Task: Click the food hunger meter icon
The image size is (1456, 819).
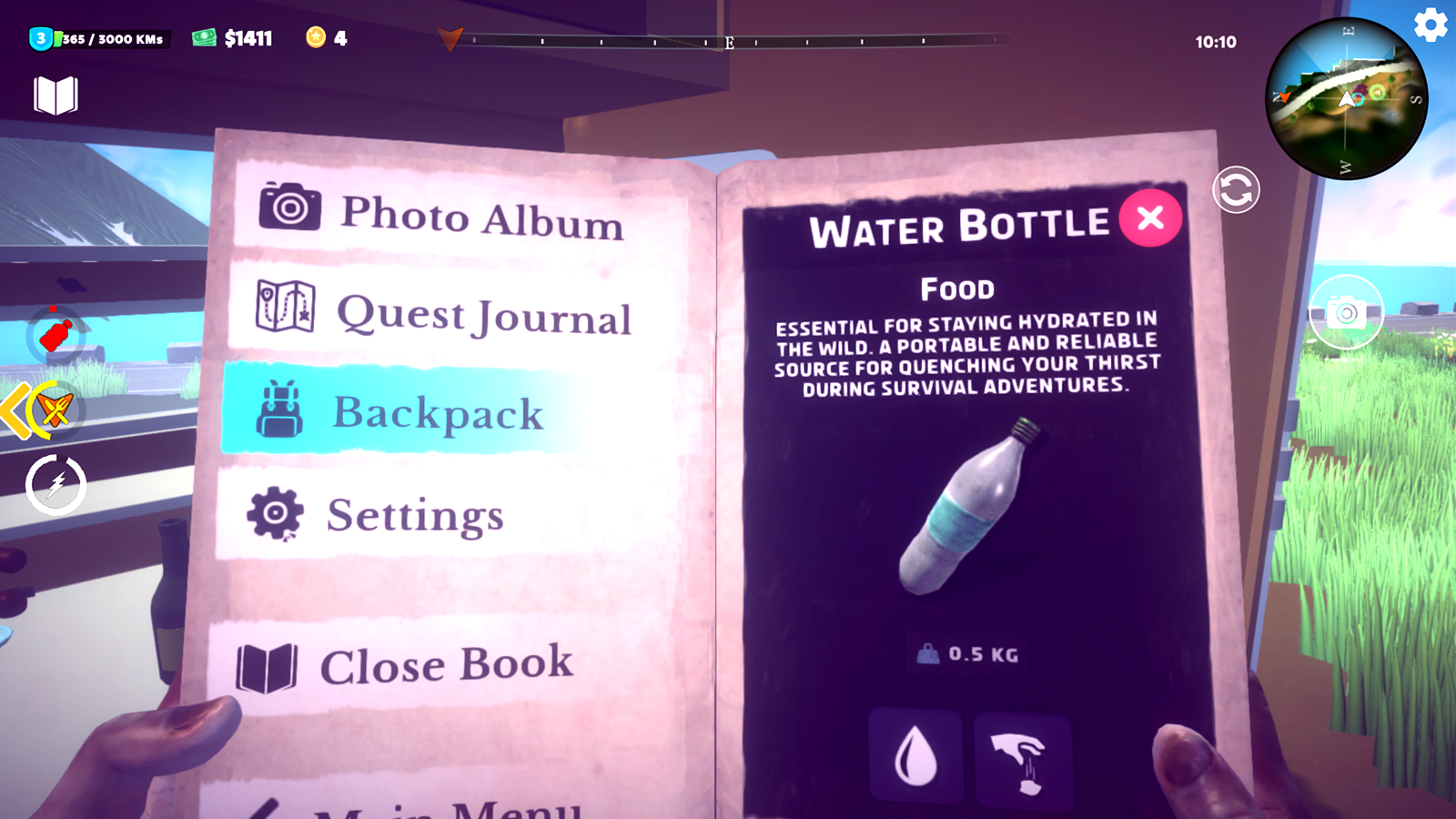Action: click(55, 409)
